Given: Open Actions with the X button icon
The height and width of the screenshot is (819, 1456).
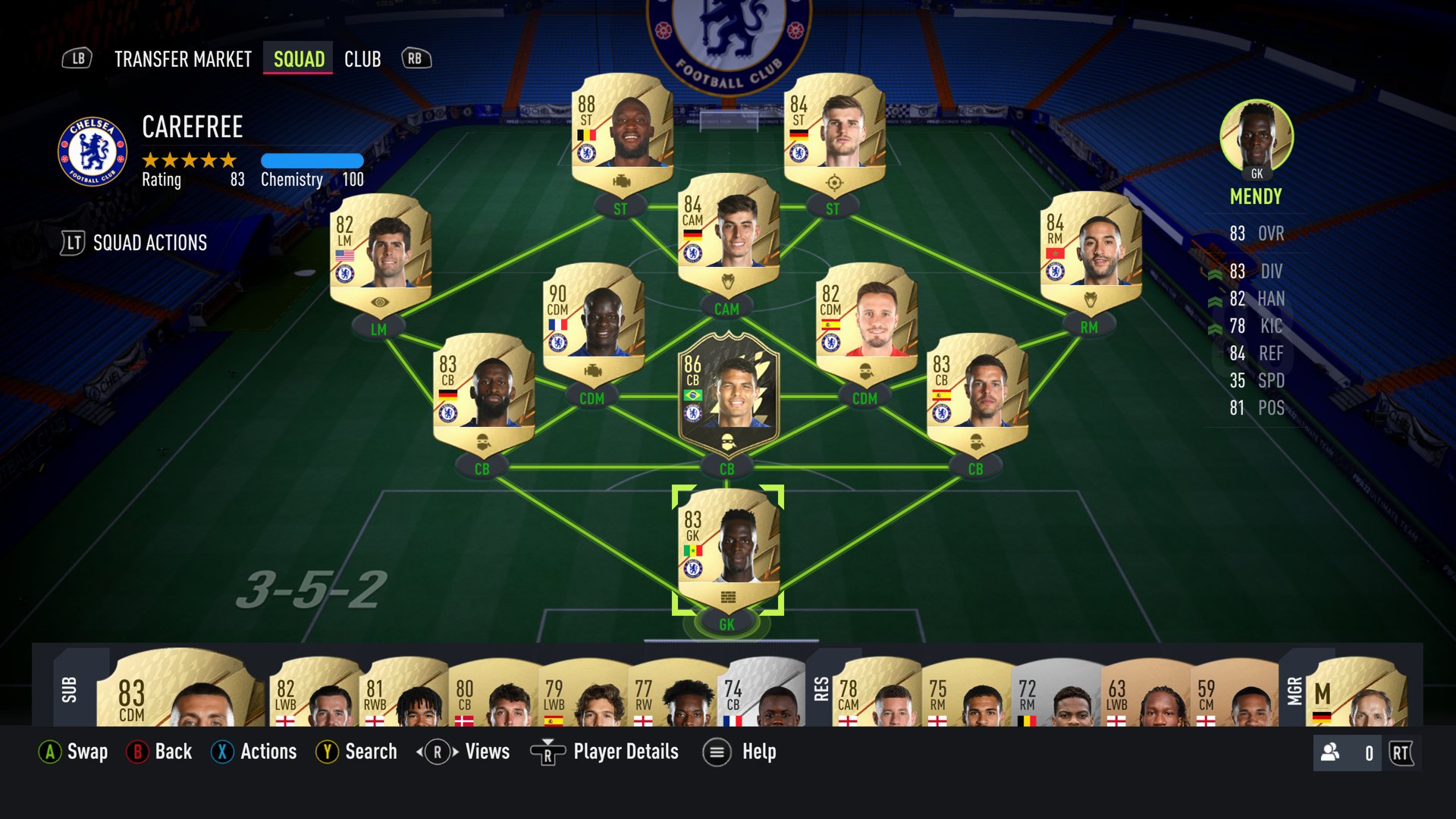Looking at the screenshot, I should point(221,752).
